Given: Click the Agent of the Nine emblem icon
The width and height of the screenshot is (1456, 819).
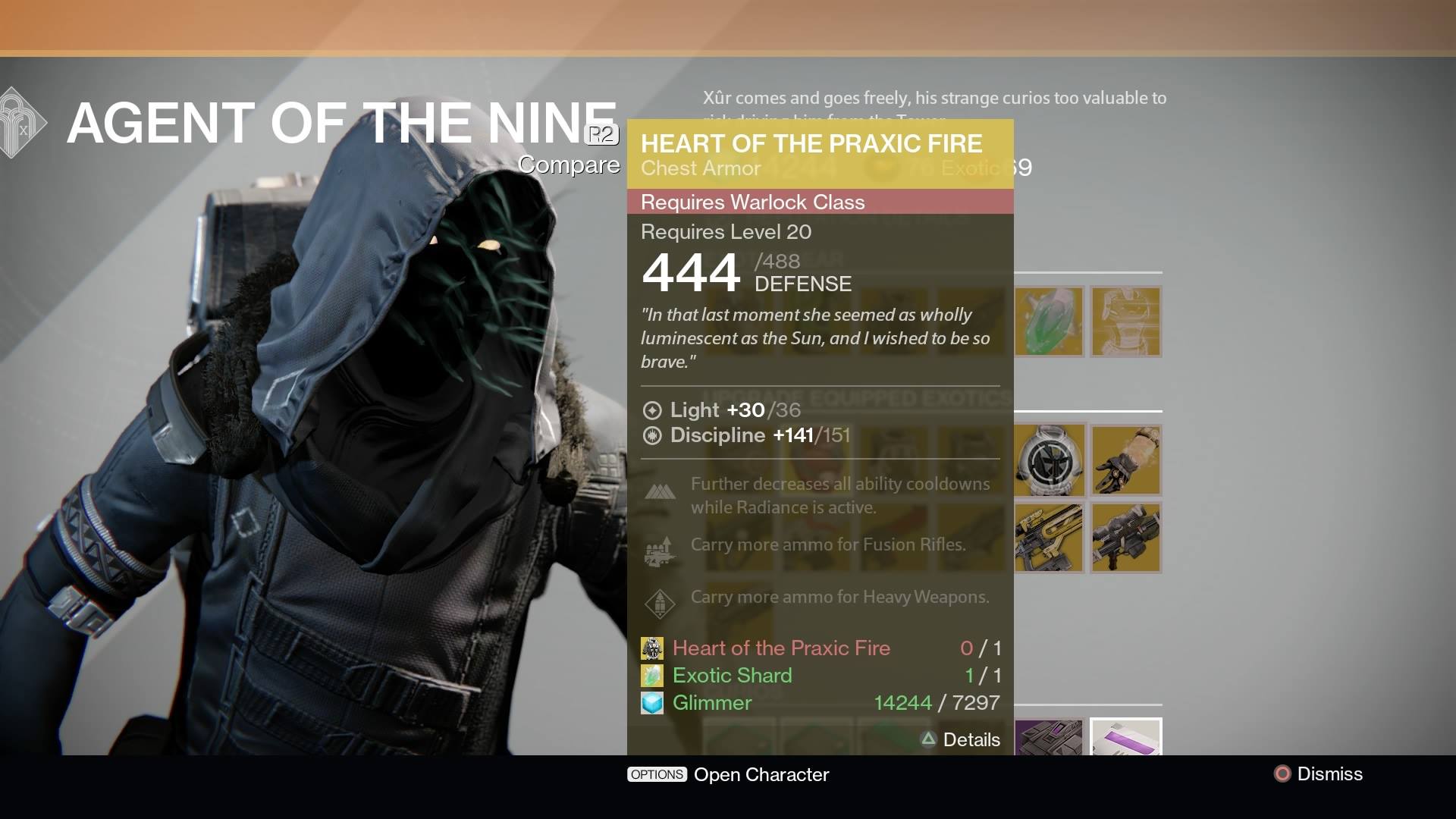Looking at the screenshot, I should click(x=15, y=121).
